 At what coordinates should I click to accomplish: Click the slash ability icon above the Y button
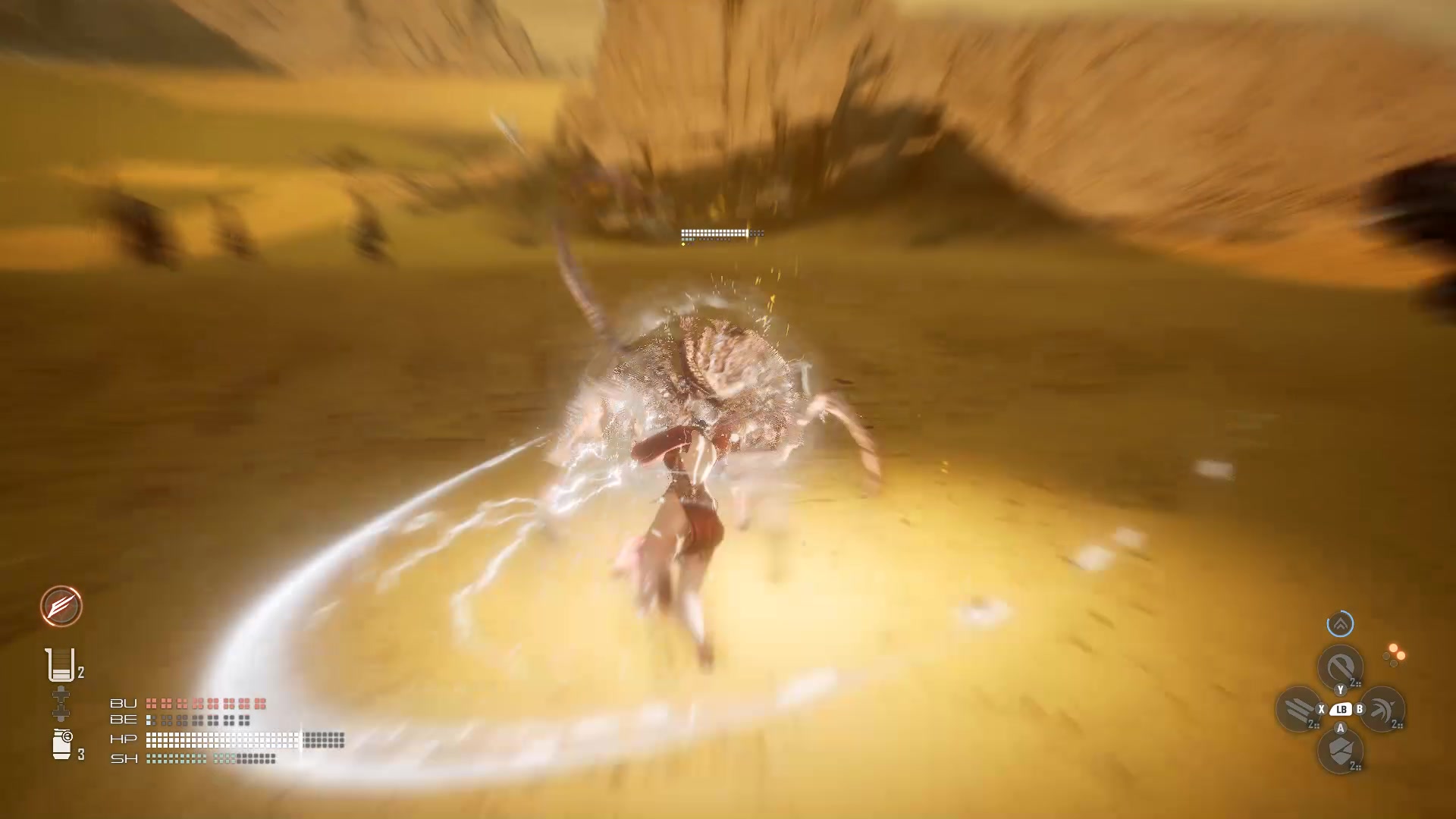click(x=1340, y=667)
